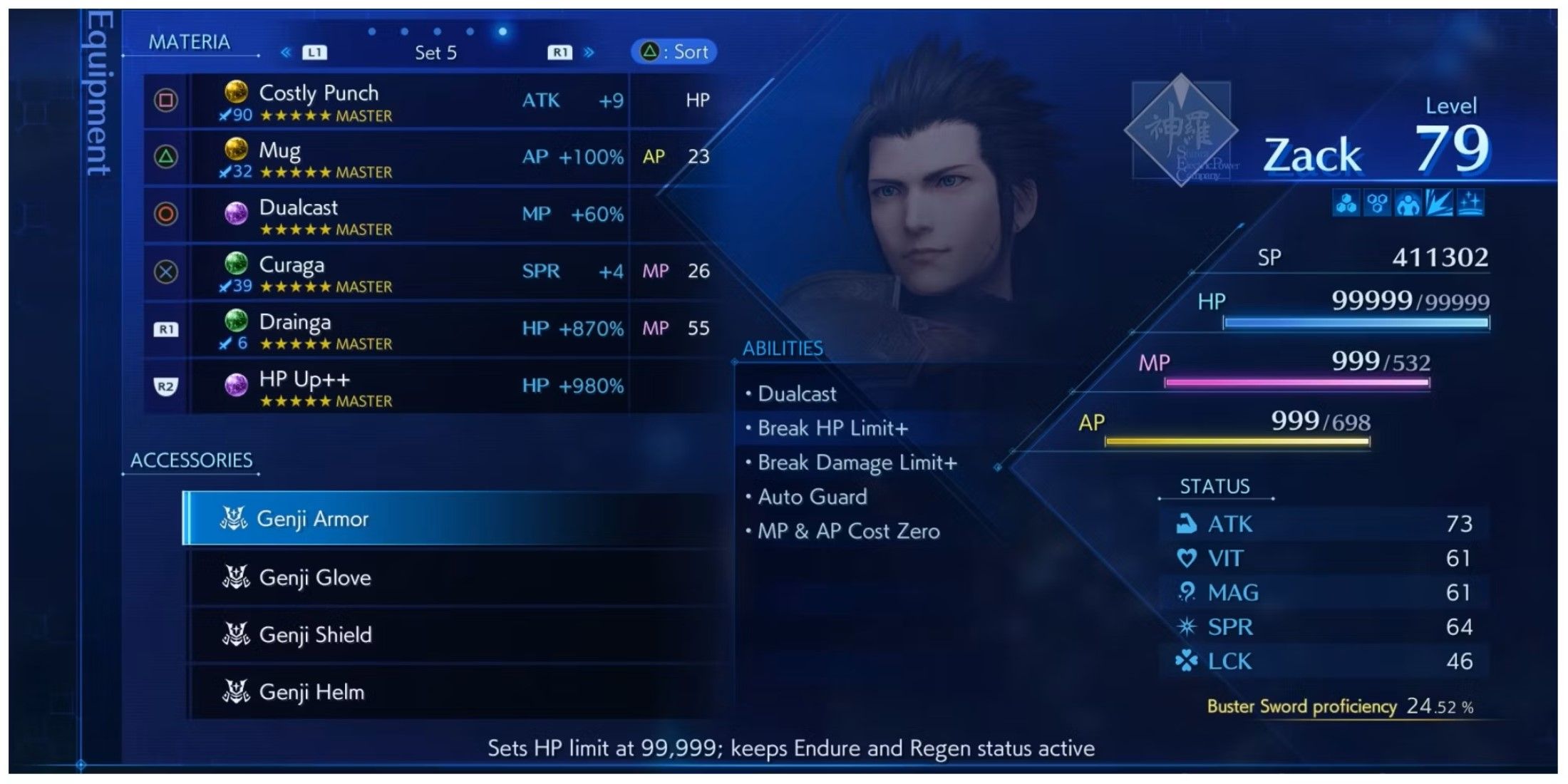Select the yellow Costly Punch materia orb

click(235, 93)
